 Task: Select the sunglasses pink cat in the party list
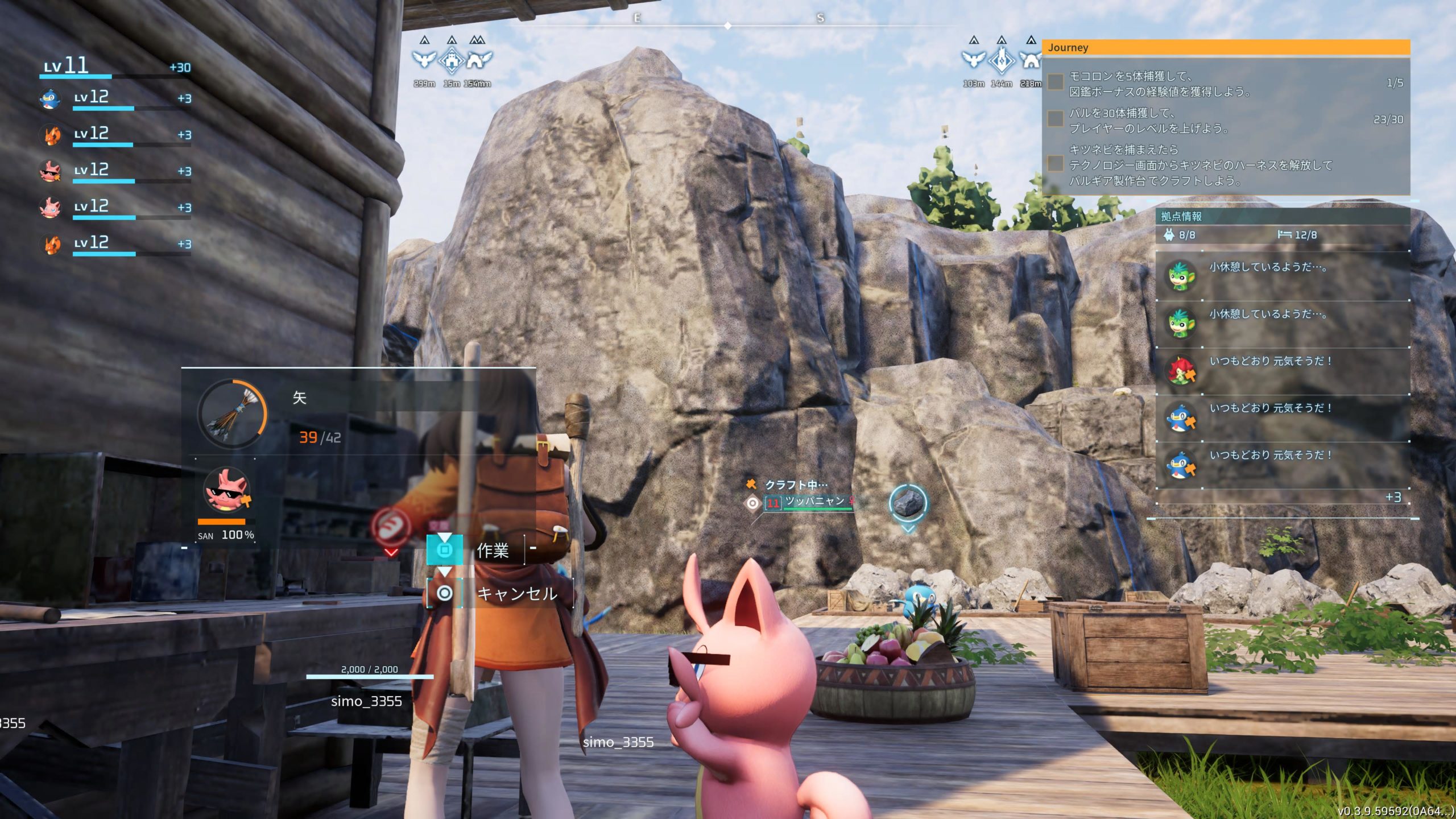51,171
